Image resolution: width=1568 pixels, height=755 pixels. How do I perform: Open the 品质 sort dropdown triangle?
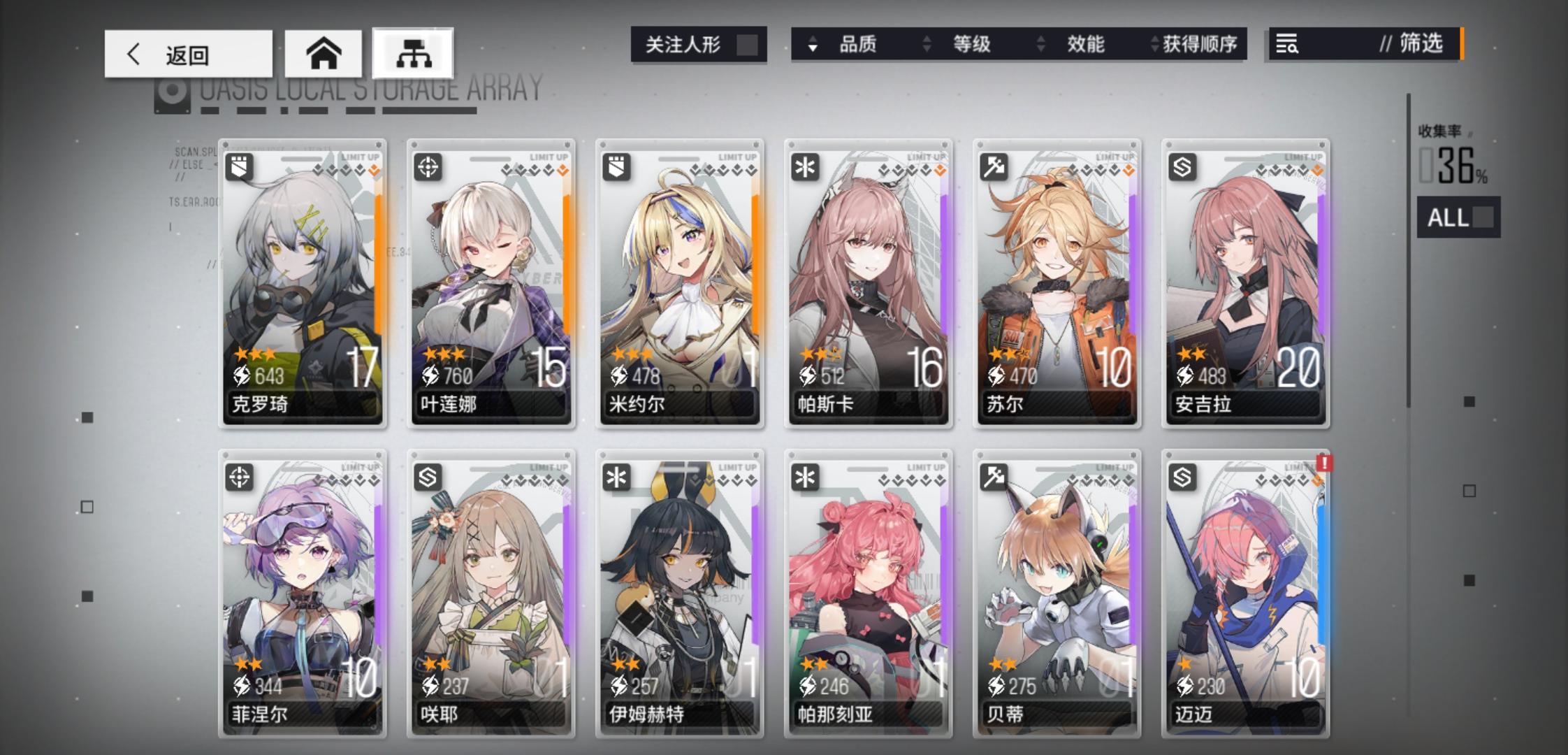coord(811,45)
